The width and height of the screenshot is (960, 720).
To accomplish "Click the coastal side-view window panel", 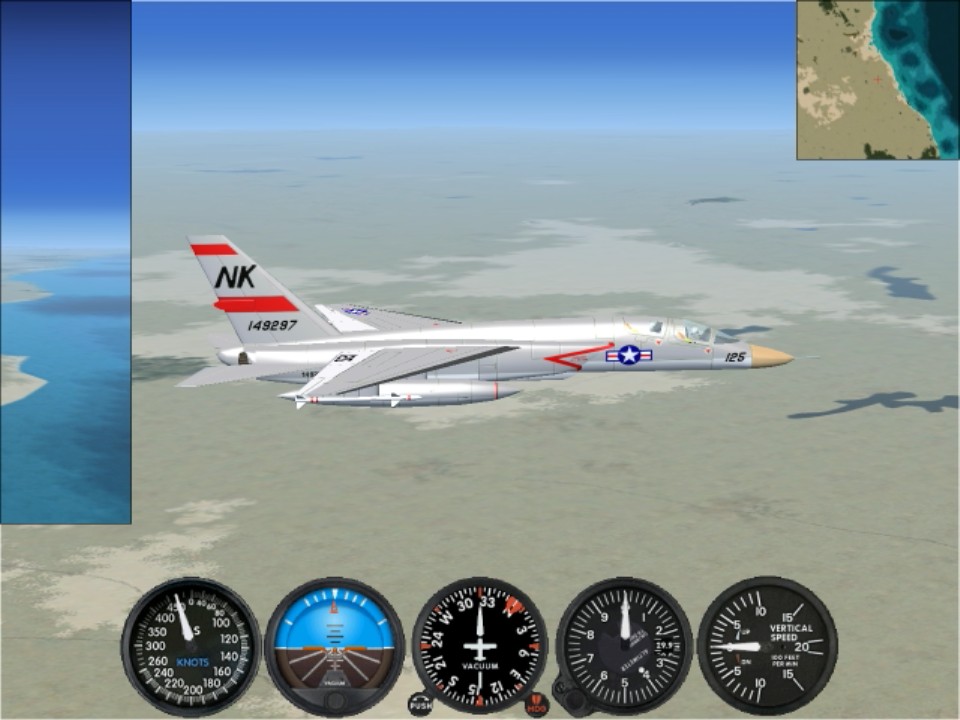I will (x=65, y=262).
